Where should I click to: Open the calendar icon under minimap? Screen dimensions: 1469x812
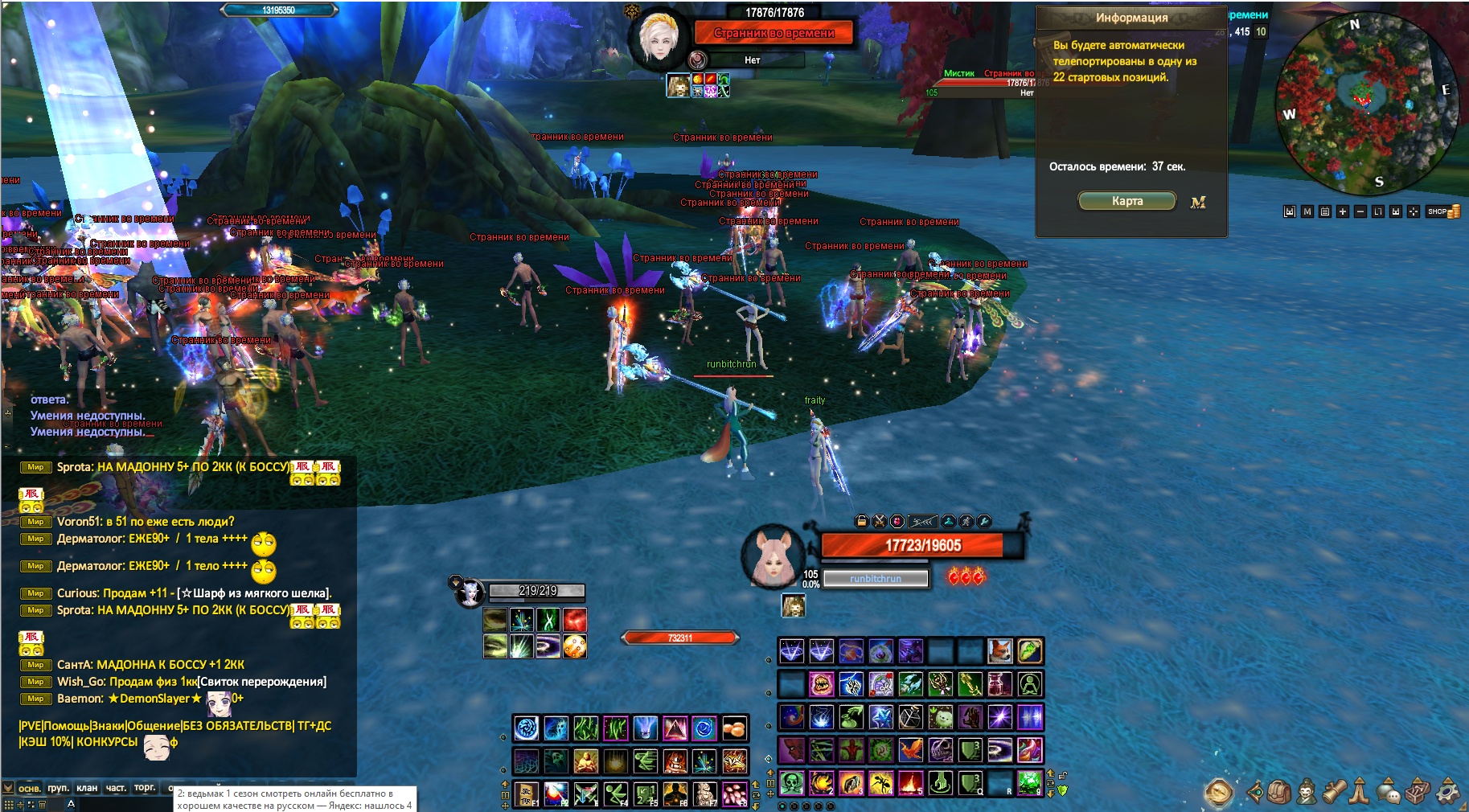(x=1324, y=211)
